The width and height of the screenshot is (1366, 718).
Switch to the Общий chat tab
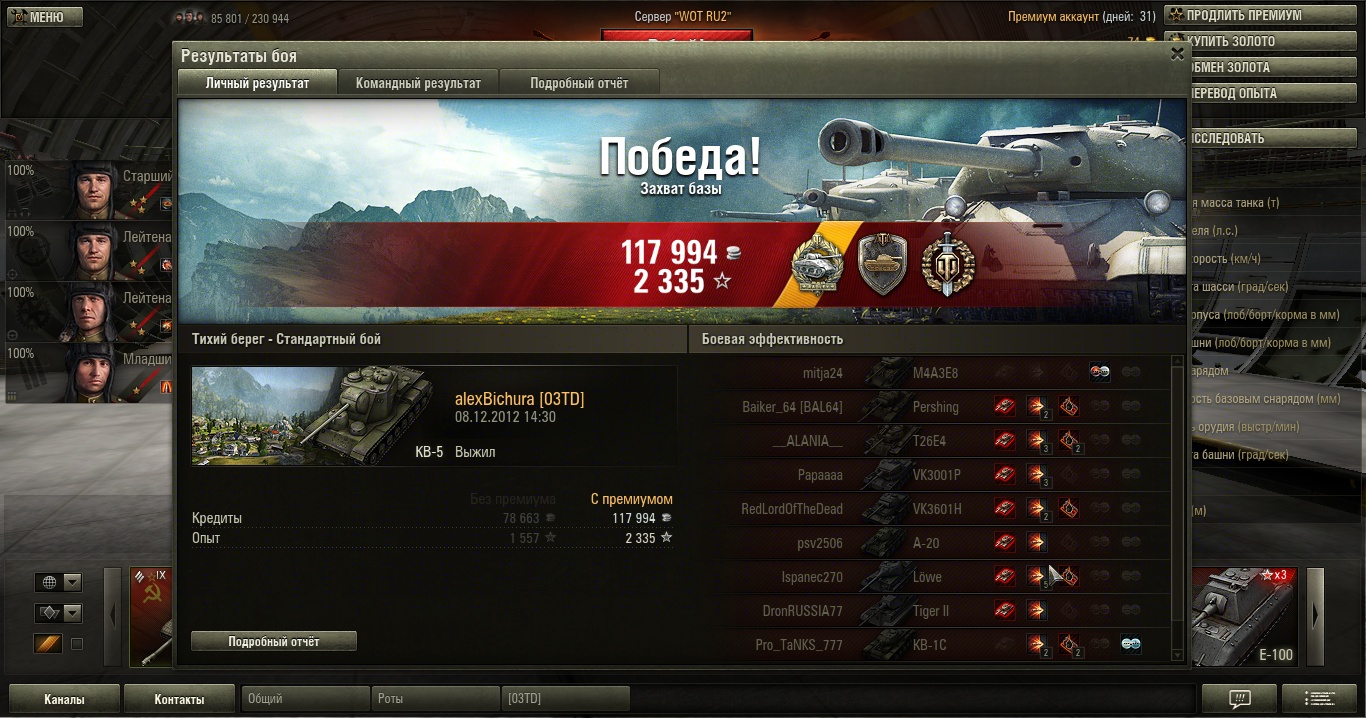[x=305, y=699]
